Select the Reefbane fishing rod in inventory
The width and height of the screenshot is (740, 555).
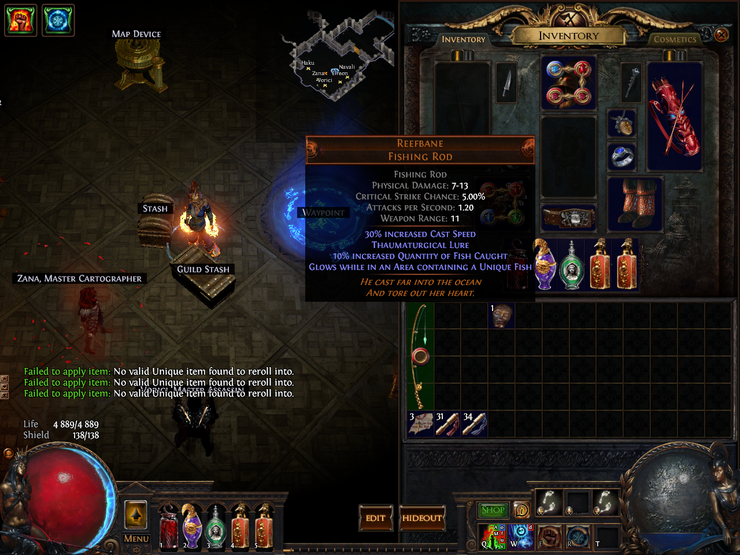(x=418, y=361)
